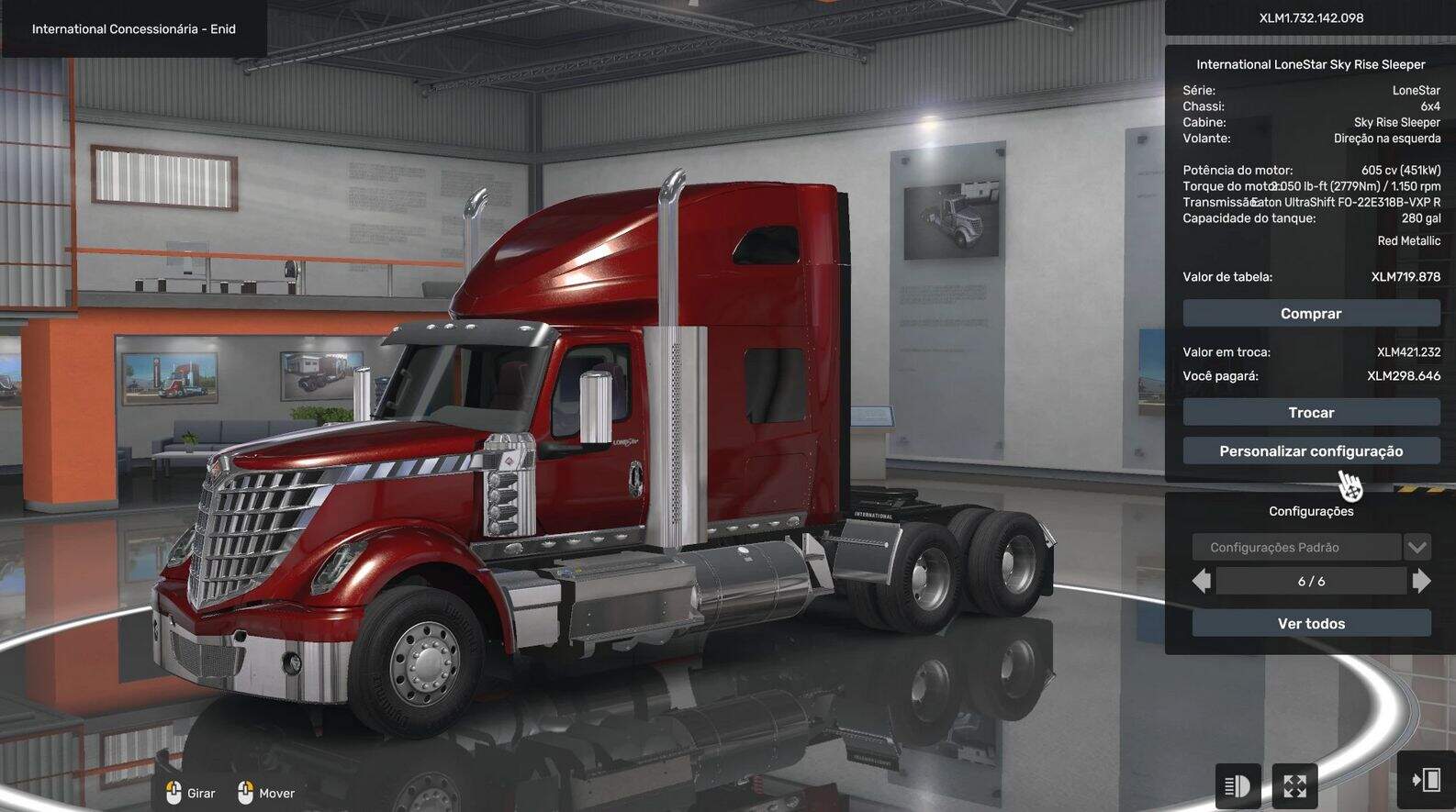Click the XLM719.878 table value

click(x=1406, y=276)
